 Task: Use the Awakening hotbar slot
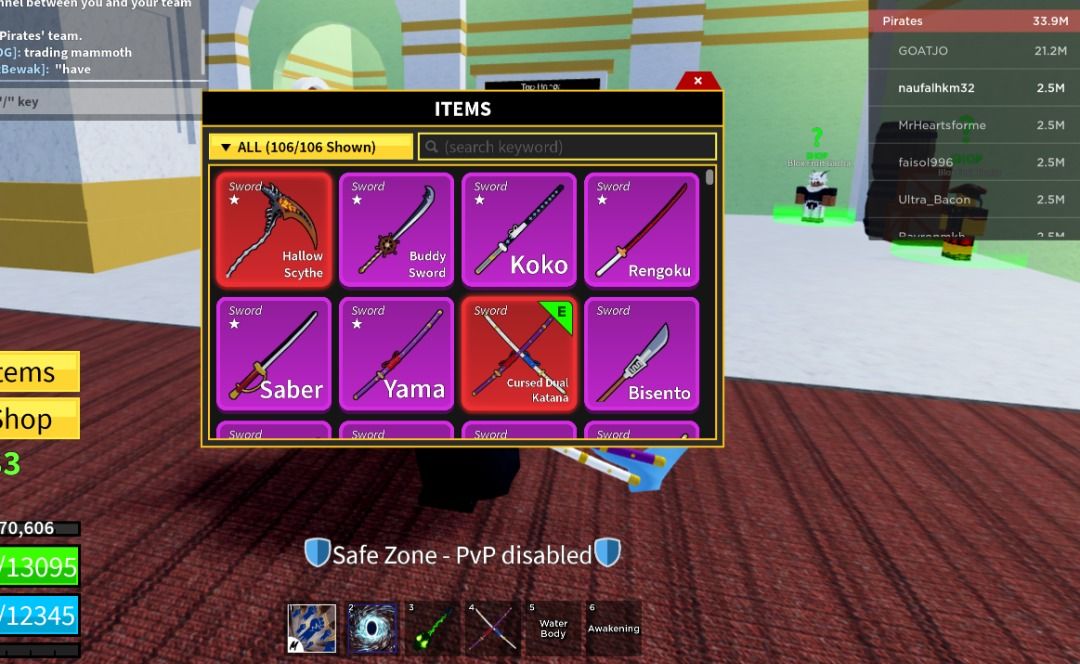613,628
